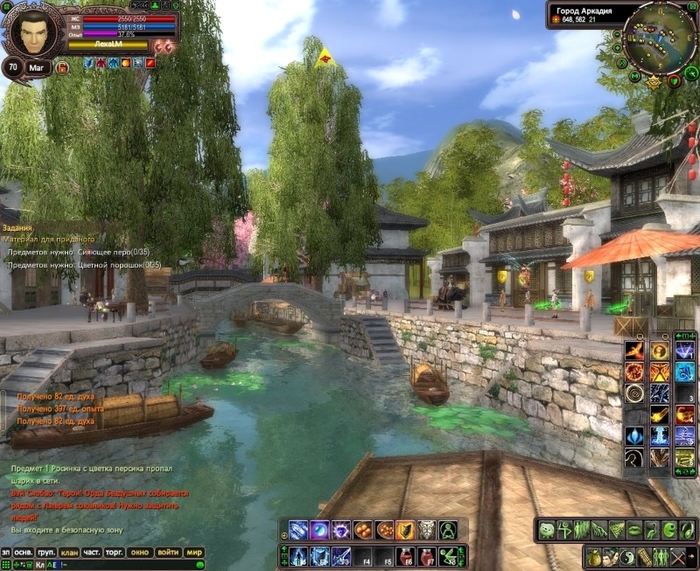Select the мир chat channel tab

coord(194,552)
